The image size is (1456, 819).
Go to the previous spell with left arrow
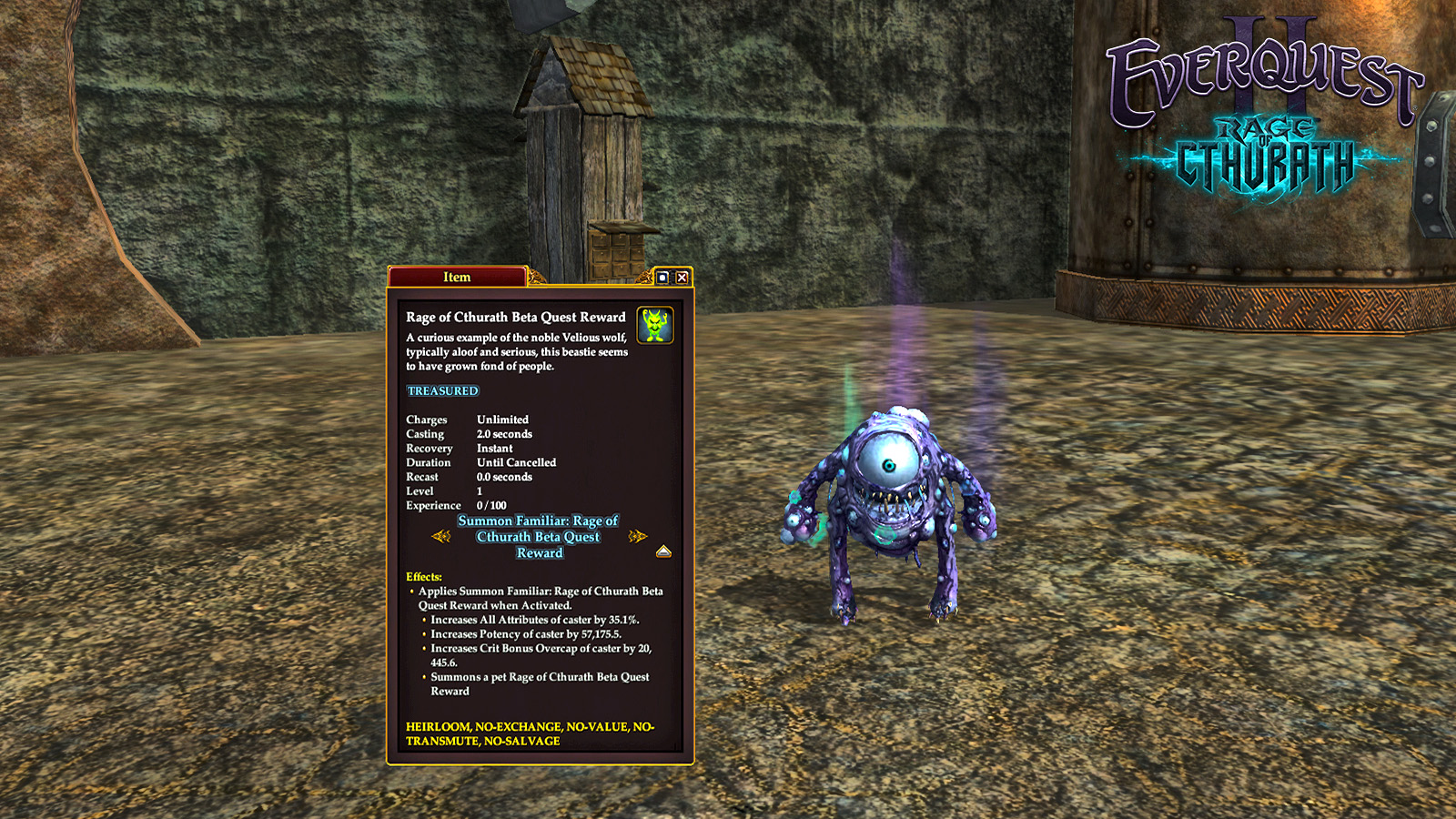click(441, 536)
